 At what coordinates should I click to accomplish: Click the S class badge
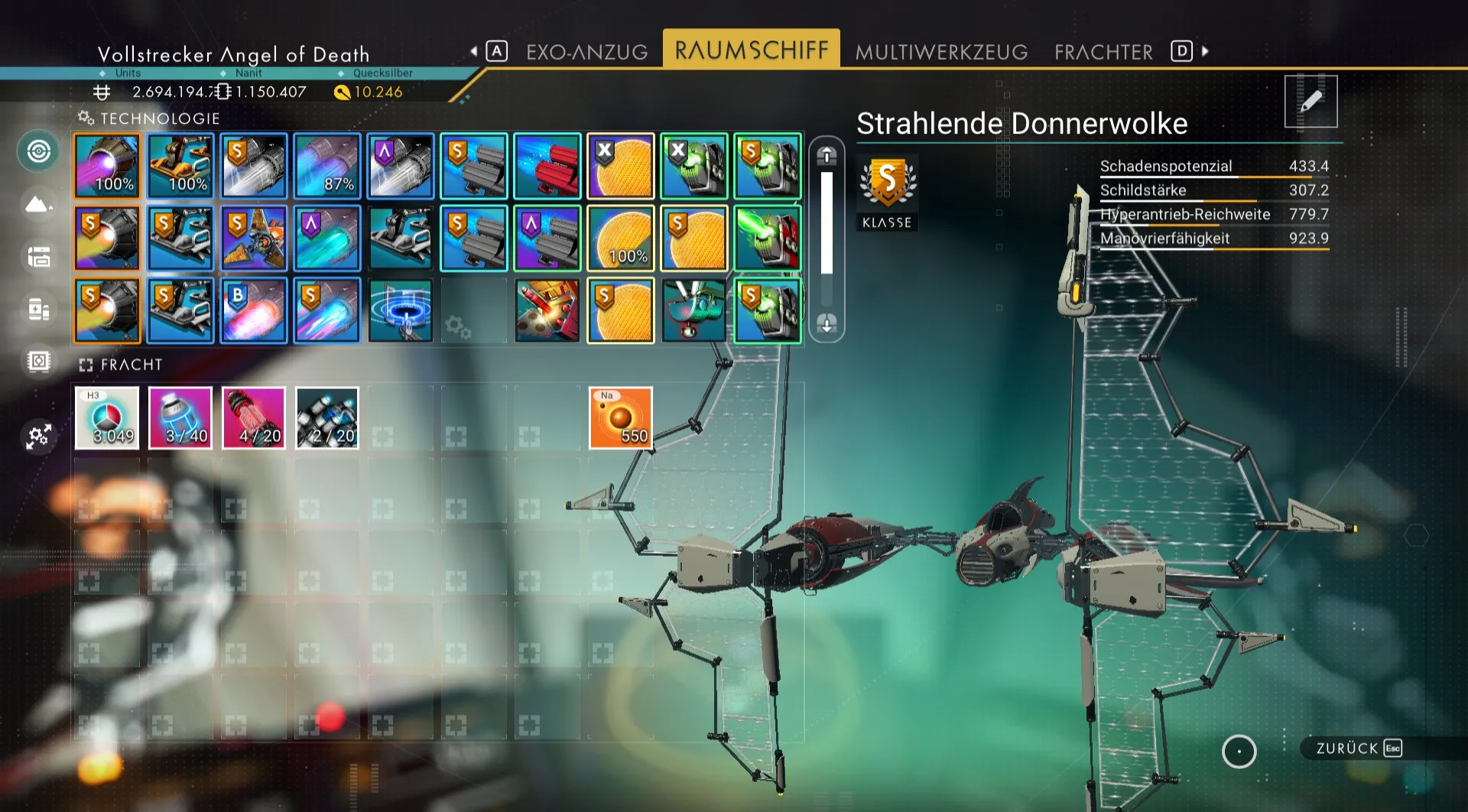pyautogui.click(x=887, y=184)
